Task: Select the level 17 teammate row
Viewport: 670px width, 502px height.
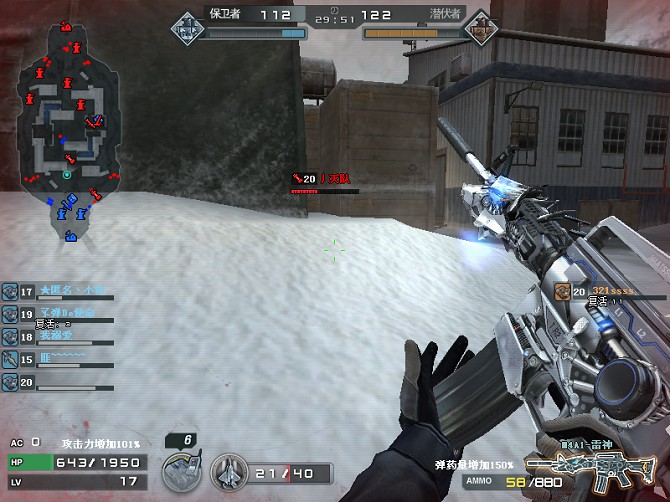Action: coord(58,291)
